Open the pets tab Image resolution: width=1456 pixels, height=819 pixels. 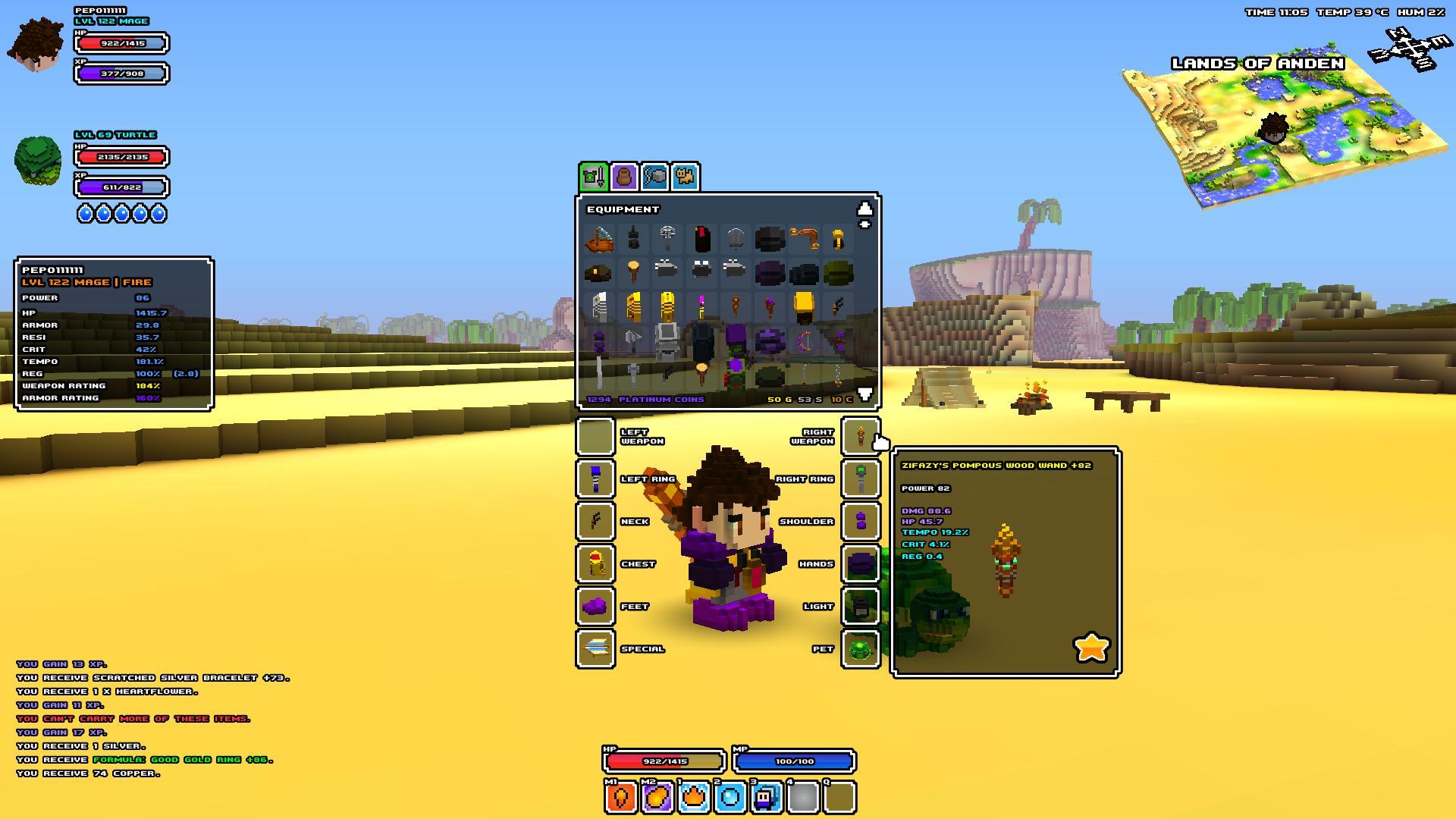tap(685, 177)
